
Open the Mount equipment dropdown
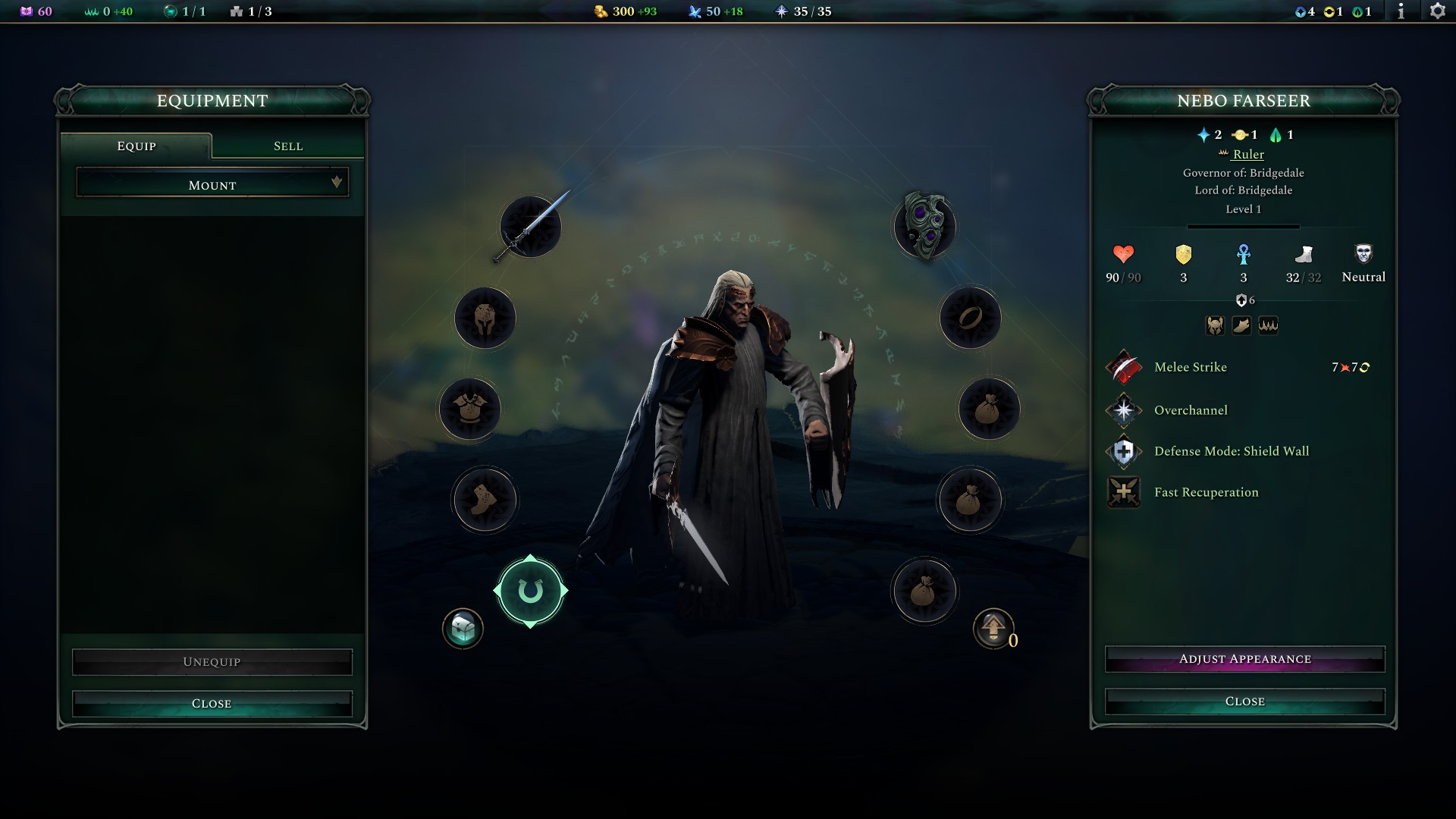click(x=212, y=184)
